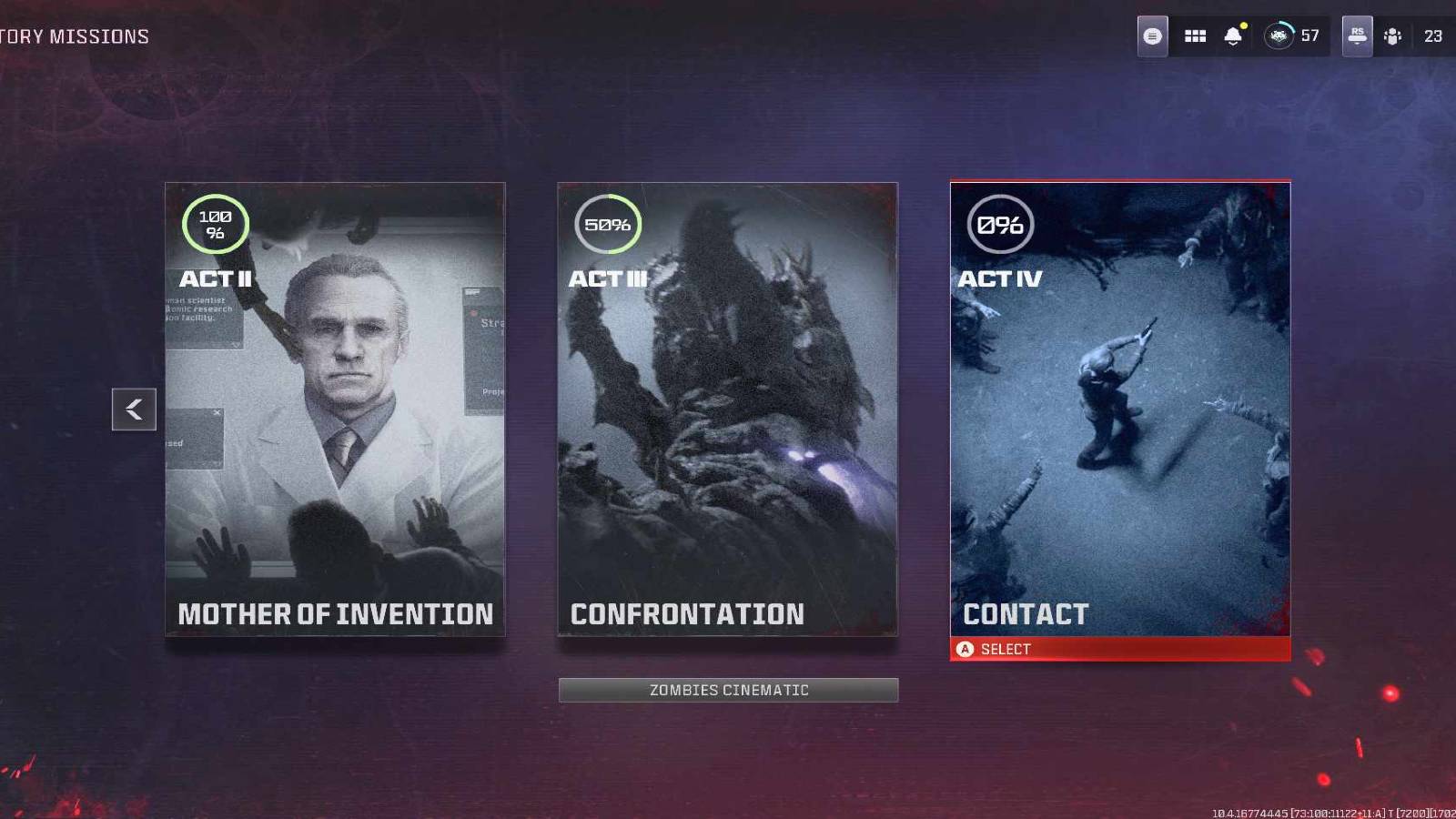Viewport: 1456px width, 819px height.
Task: Click the apps grid icon near the bell
Action: (x=1194, y=35)
